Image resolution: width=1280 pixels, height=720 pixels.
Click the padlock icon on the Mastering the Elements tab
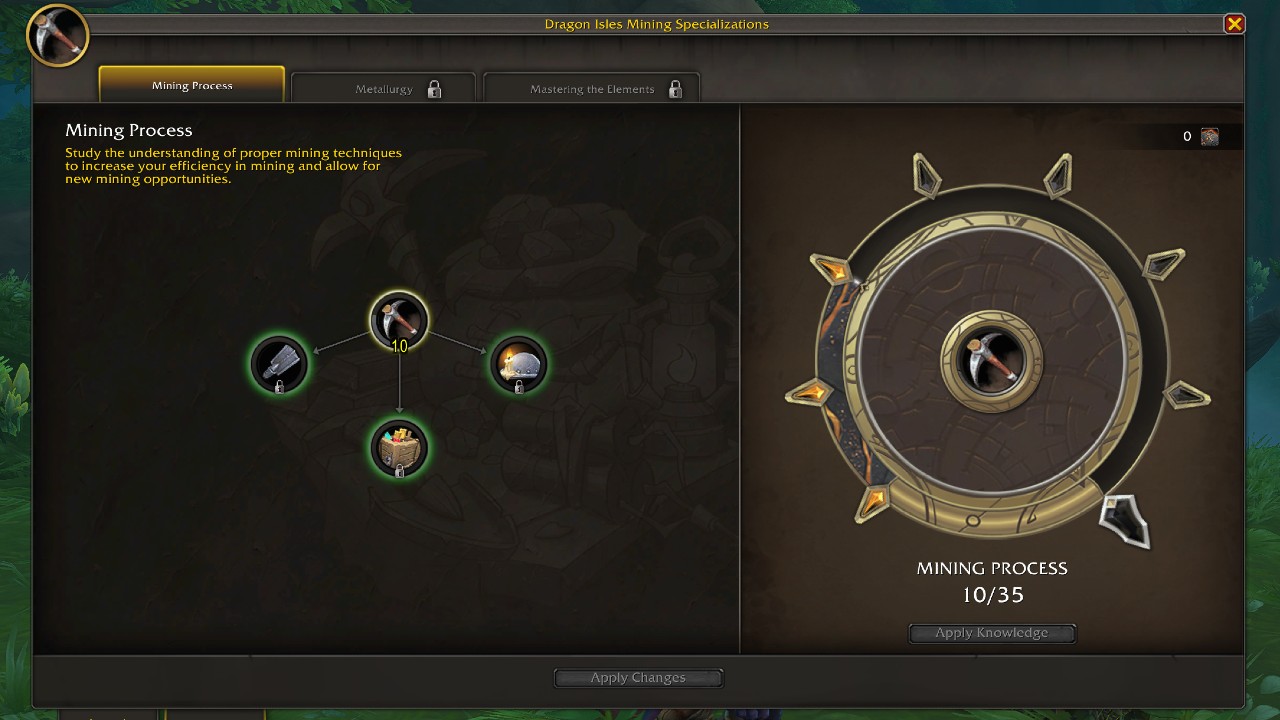[676, 89]
